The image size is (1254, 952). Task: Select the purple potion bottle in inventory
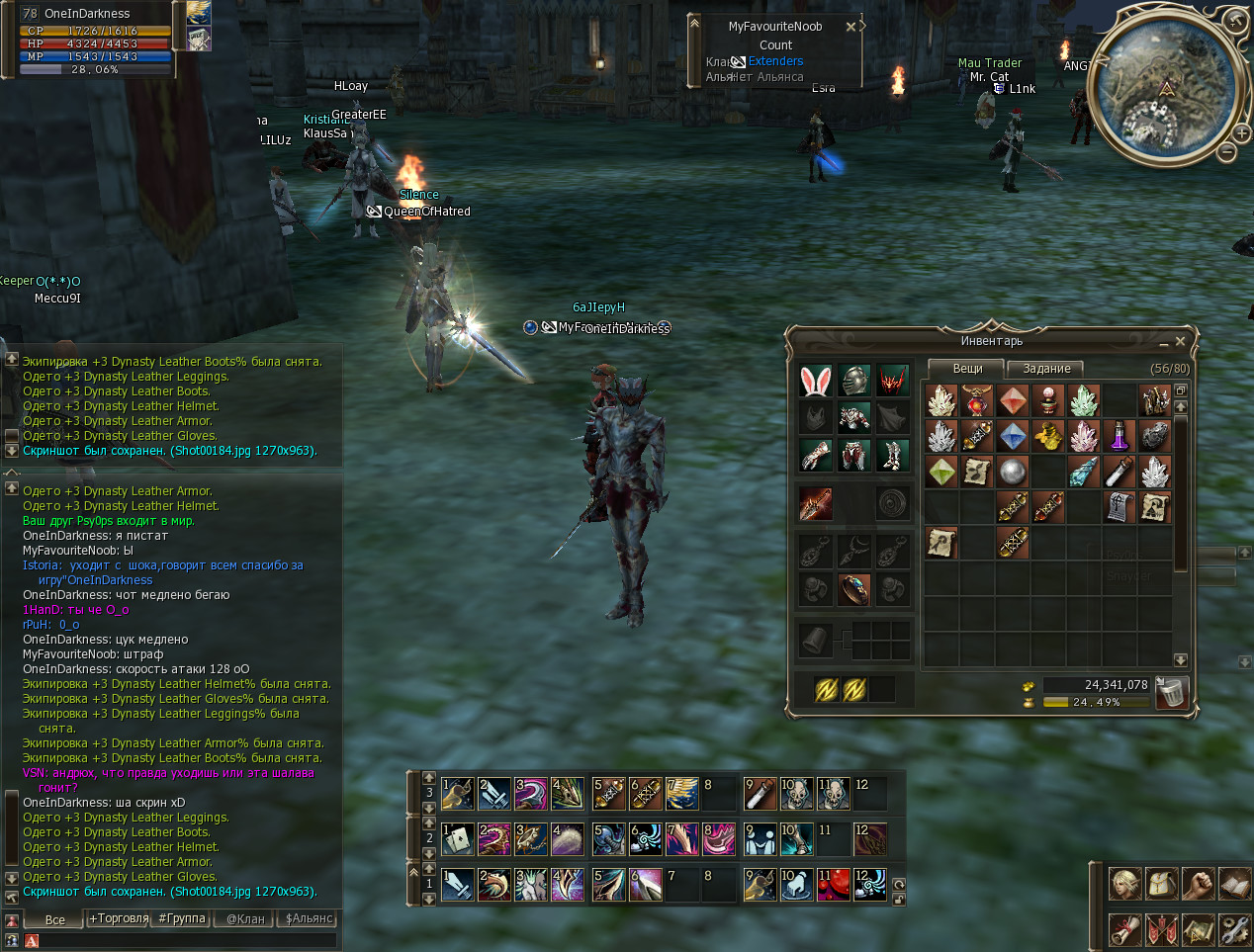pyautogui.click(x=1120, y=436)
